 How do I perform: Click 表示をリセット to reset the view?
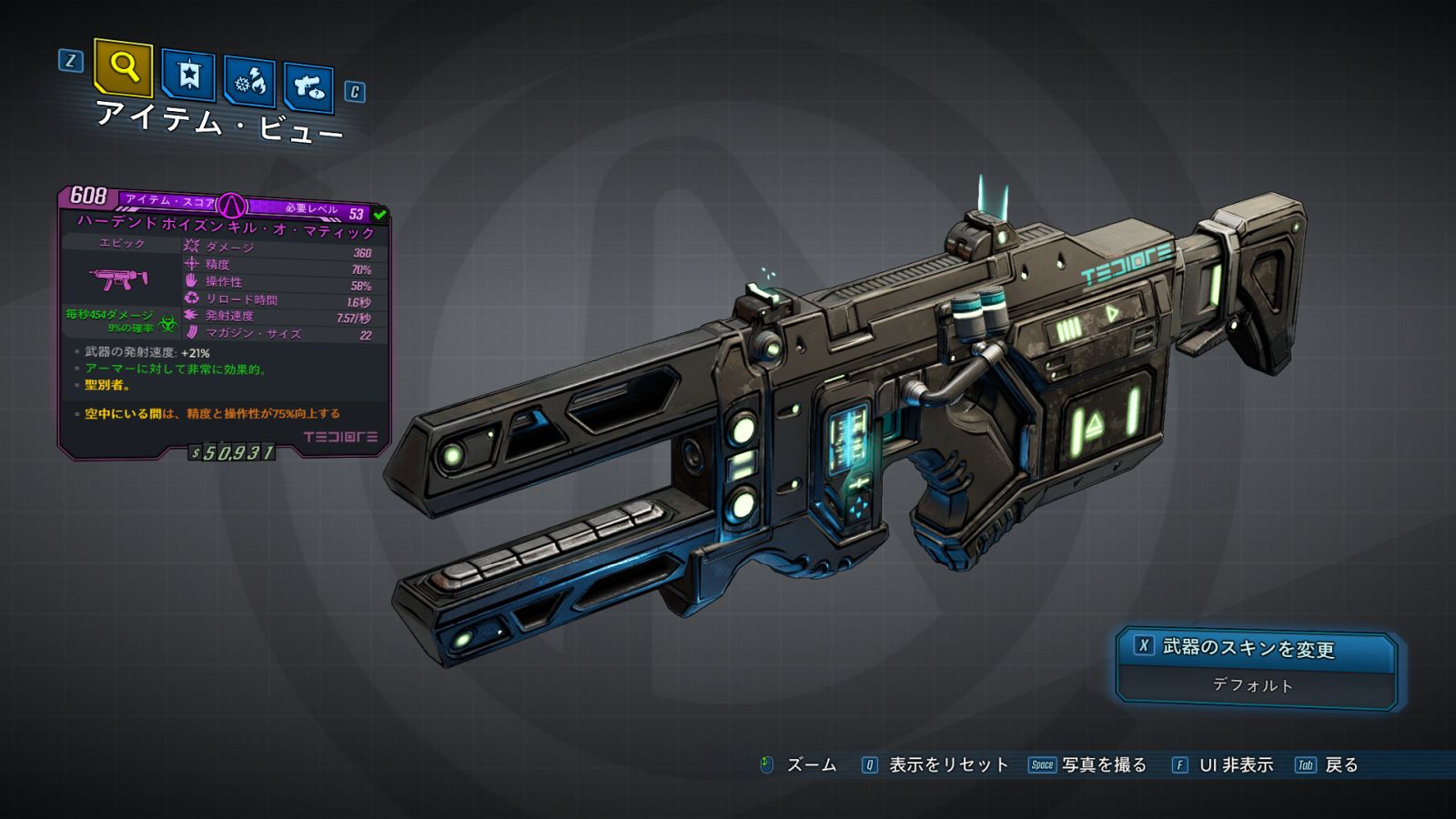946,765
